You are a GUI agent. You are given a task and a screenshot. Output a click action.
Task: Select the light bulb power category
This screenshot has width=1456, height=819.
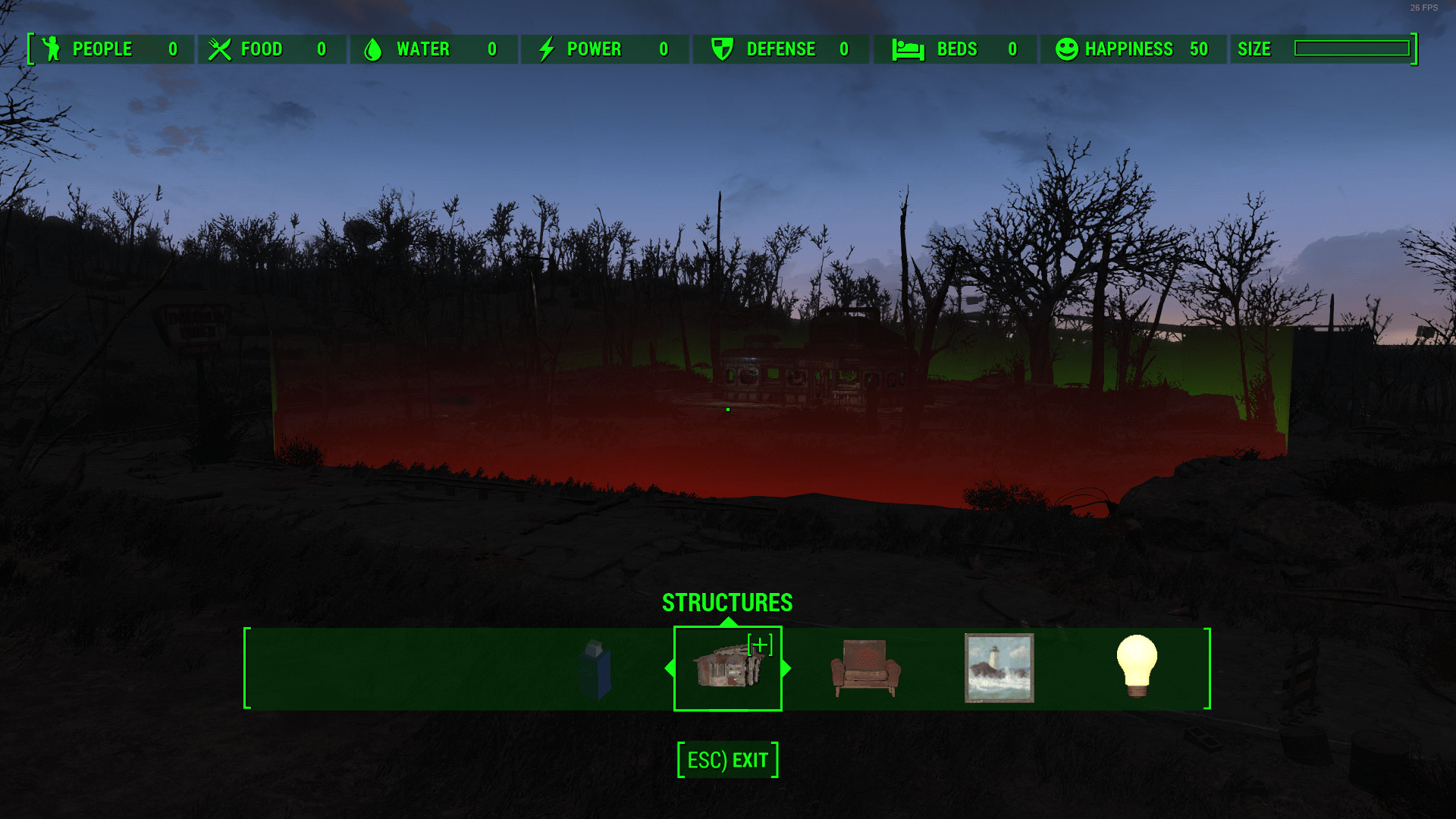(x=1136, y=667)
